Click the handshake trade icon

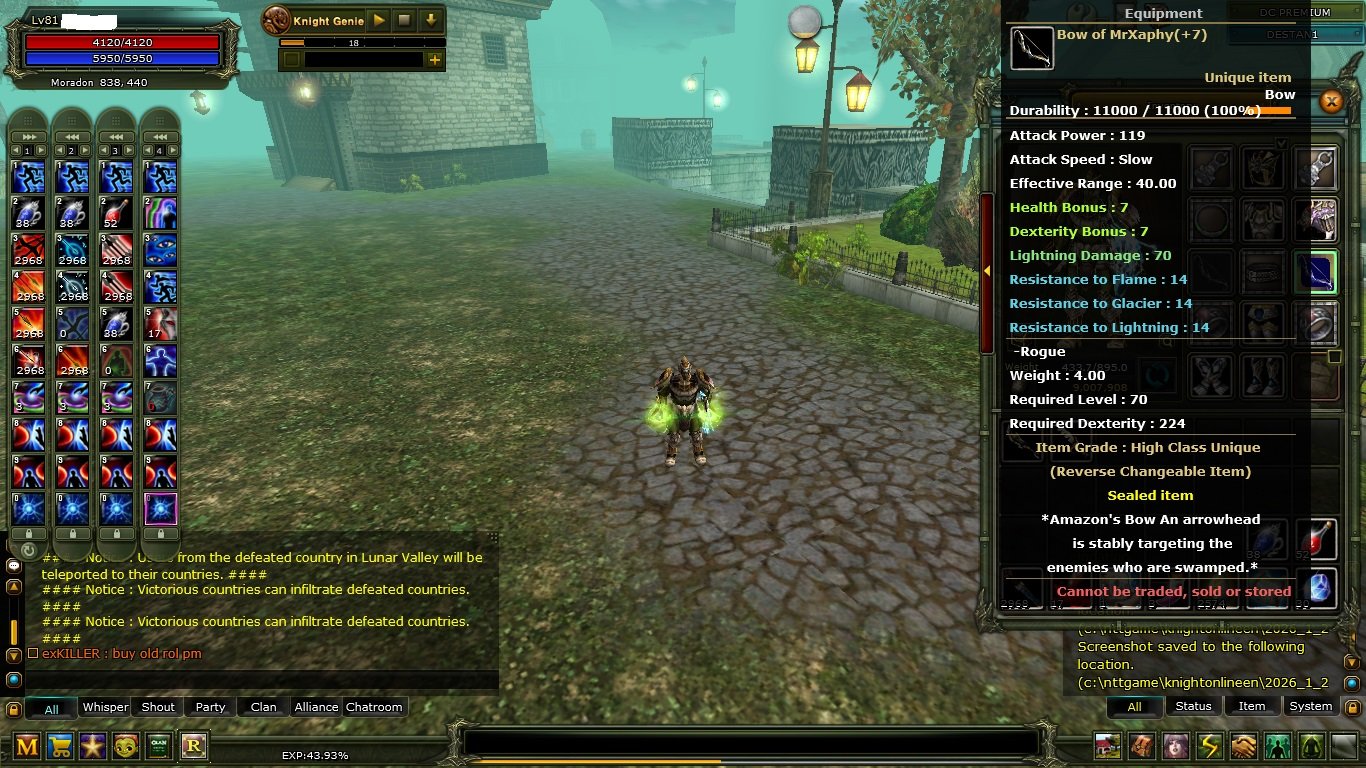click(x=1243, y=746)
